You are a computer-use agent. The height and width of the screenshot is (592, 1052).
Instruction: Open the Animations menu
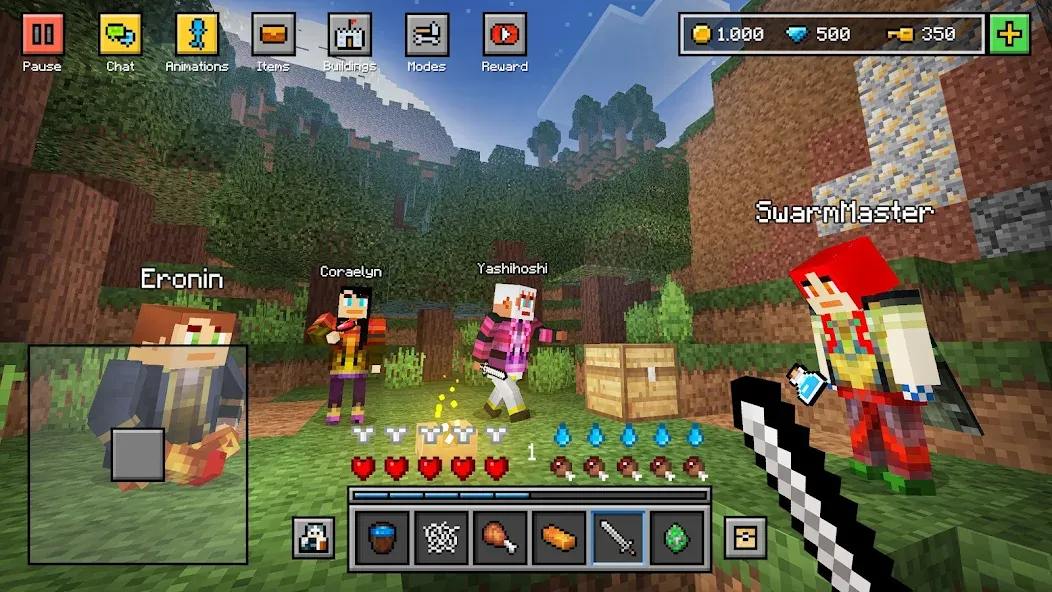[197, 35]
